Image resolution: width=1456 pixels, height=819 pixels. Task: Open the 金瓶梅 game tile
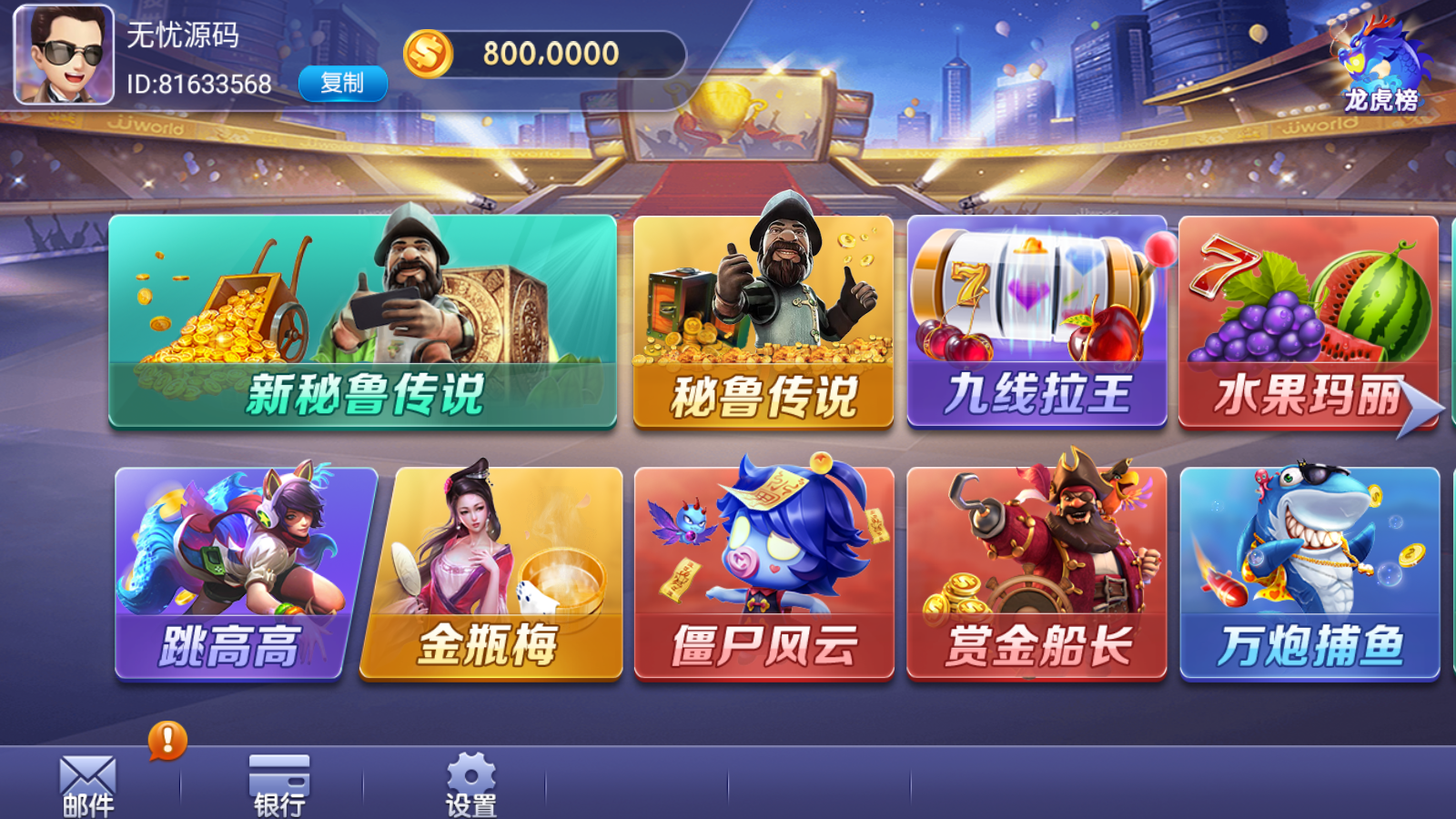pos(491,571)
